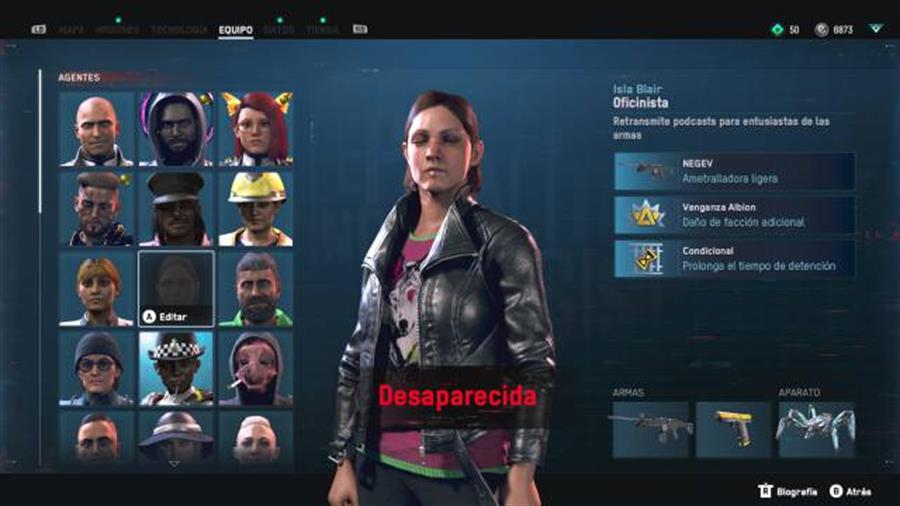Choose the police officer agent with checkered hat

click(x=176, y=368)
